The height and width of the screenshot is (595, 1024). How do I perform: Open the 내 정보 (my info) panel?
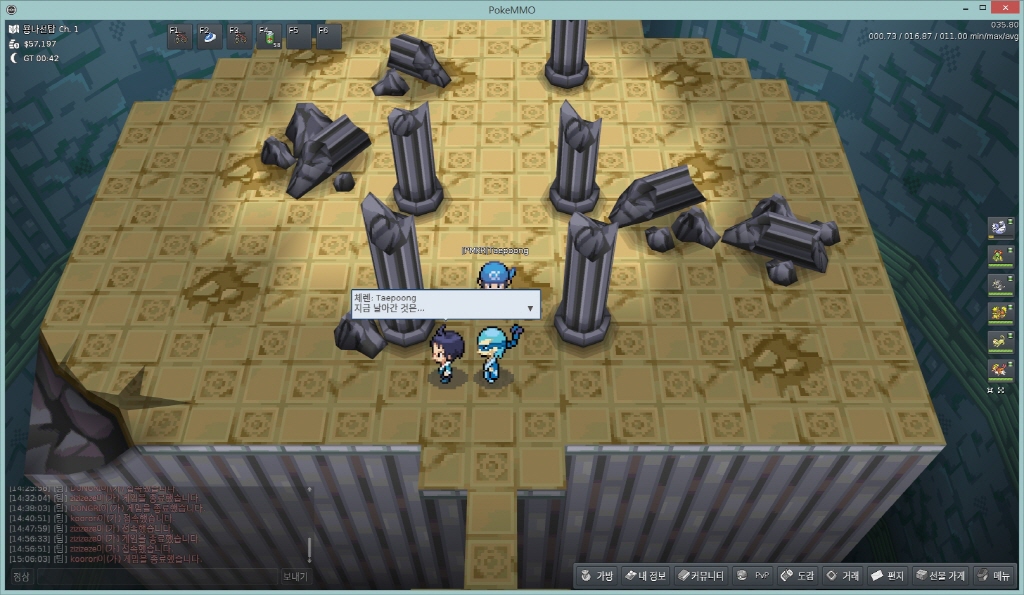(645, 576)
